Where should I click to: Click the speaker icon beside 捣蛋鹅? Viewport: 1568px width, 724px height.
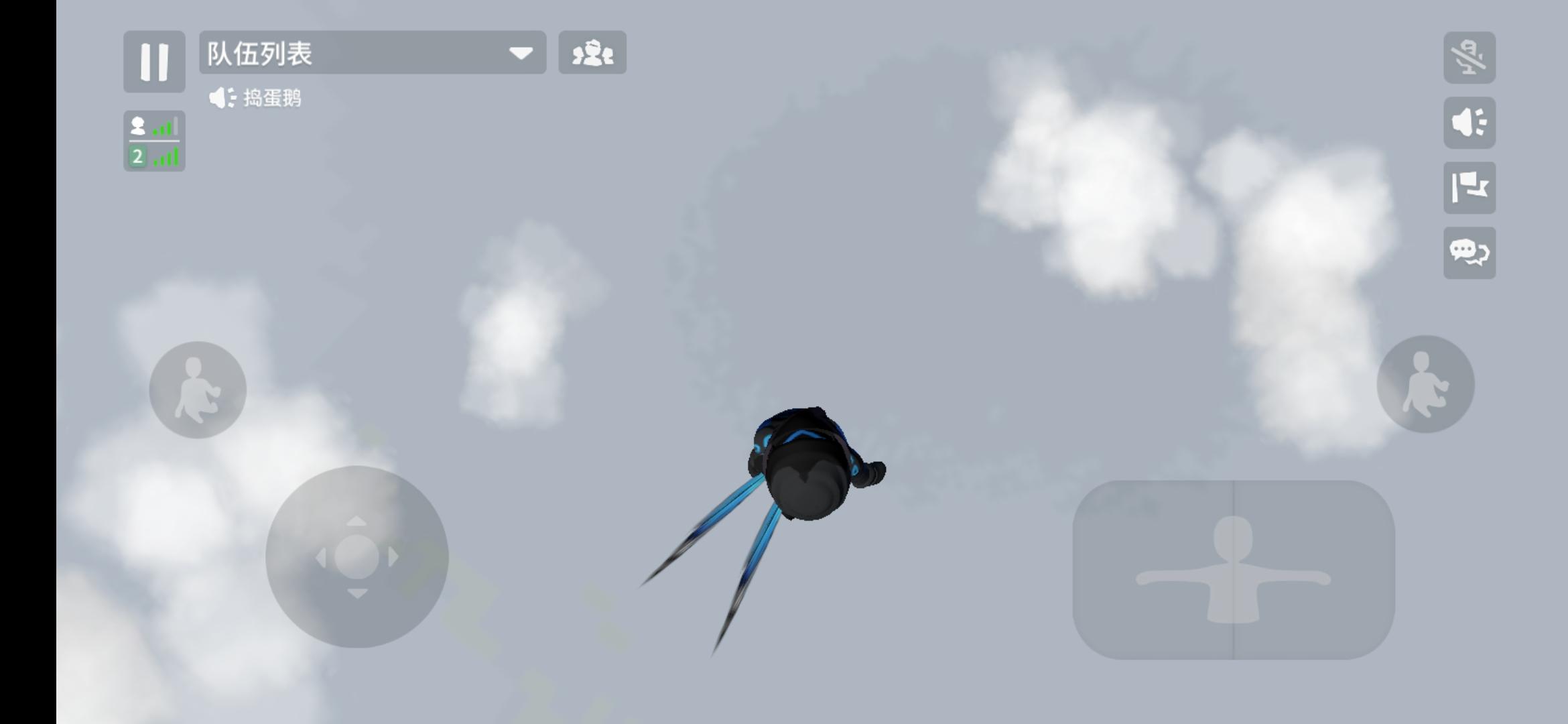tap(221, 99)
